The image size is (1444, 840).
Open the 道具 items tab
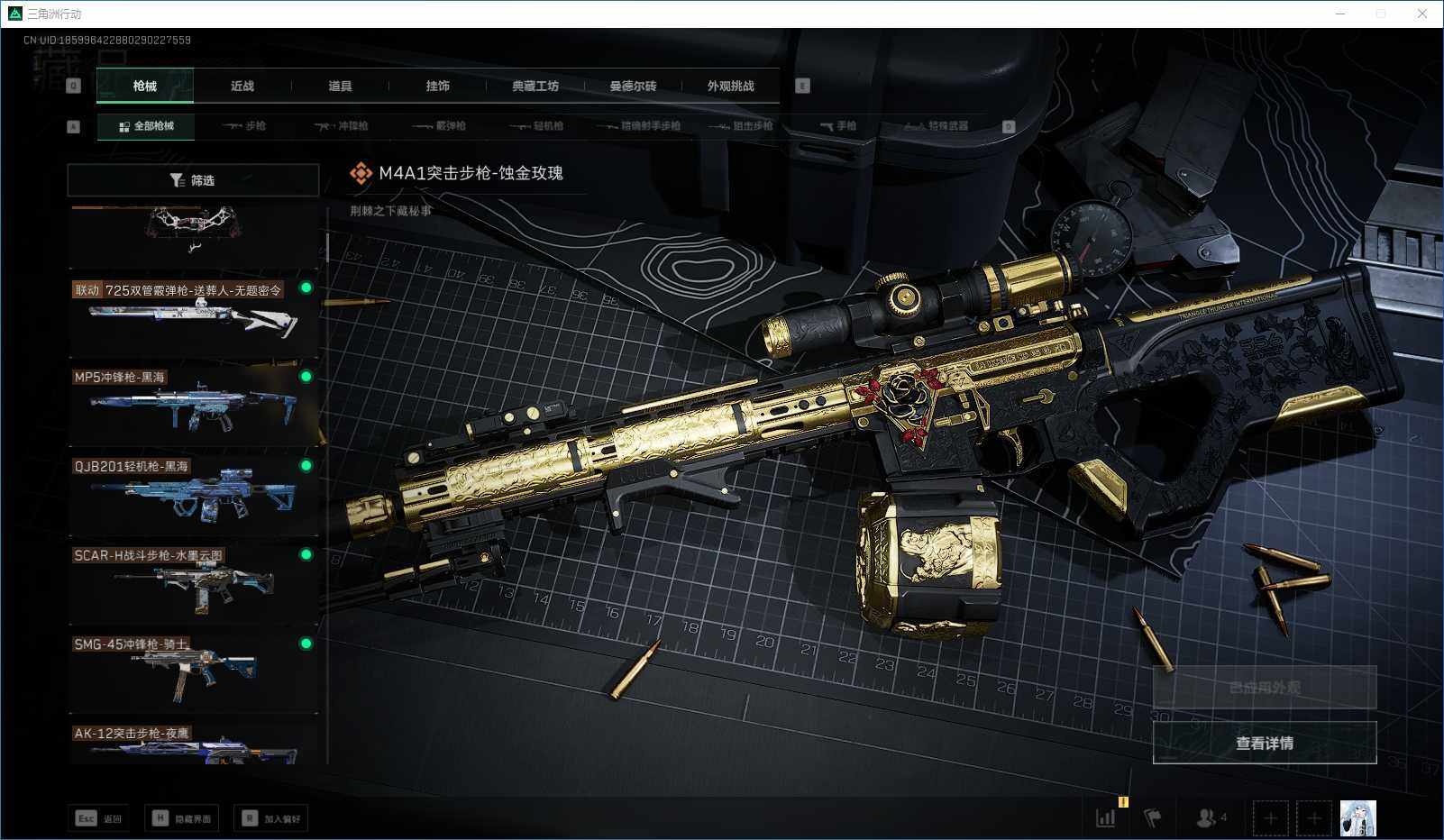click(x=340, y=86)
